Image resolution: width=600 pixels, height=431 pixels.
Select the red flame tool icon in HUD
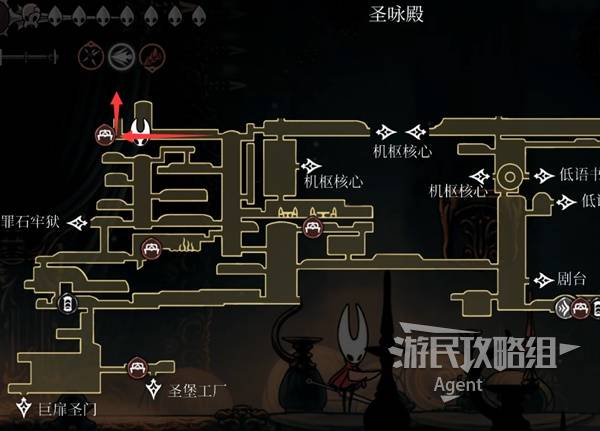point(152,54)
